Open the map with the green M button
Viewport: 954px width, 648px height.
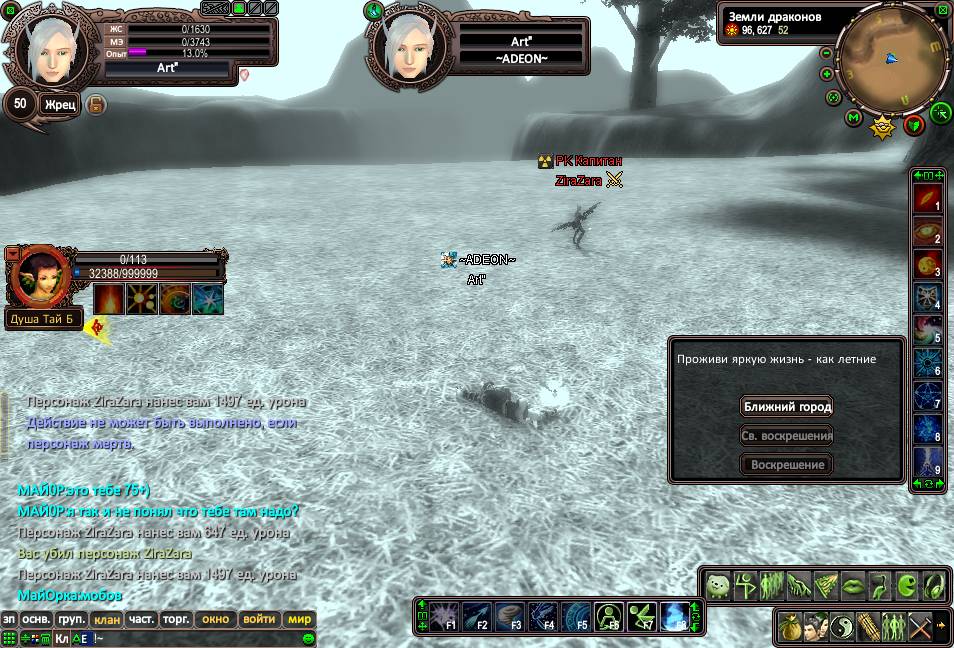[853, 118]
